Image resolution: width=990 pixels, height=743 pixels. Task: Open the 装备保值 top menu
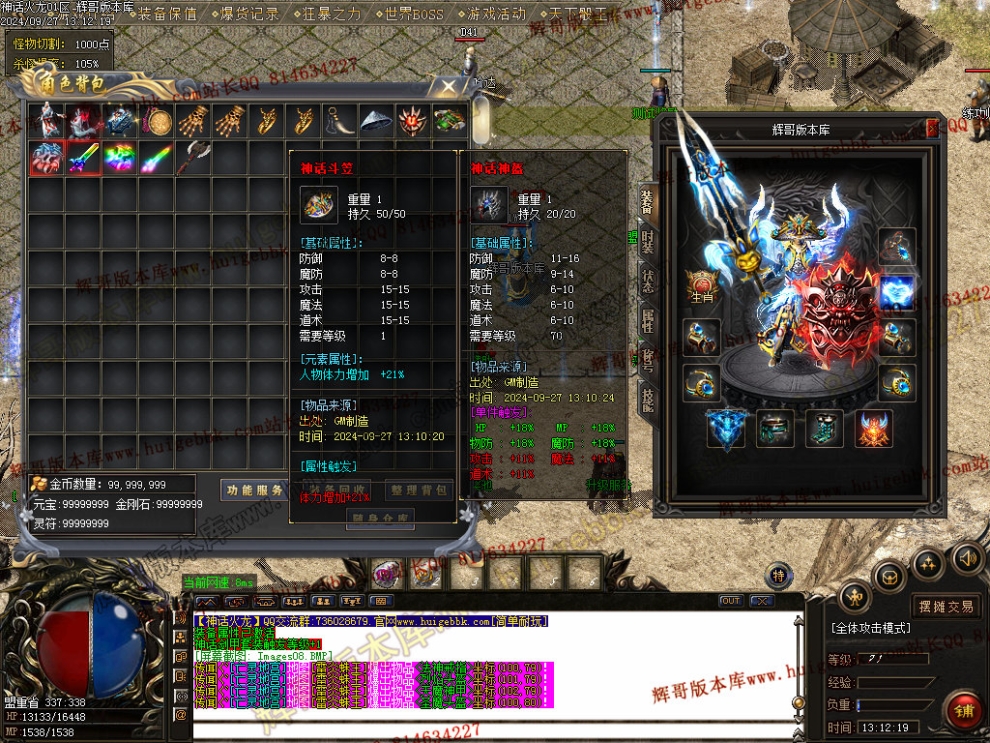(167, 14)
